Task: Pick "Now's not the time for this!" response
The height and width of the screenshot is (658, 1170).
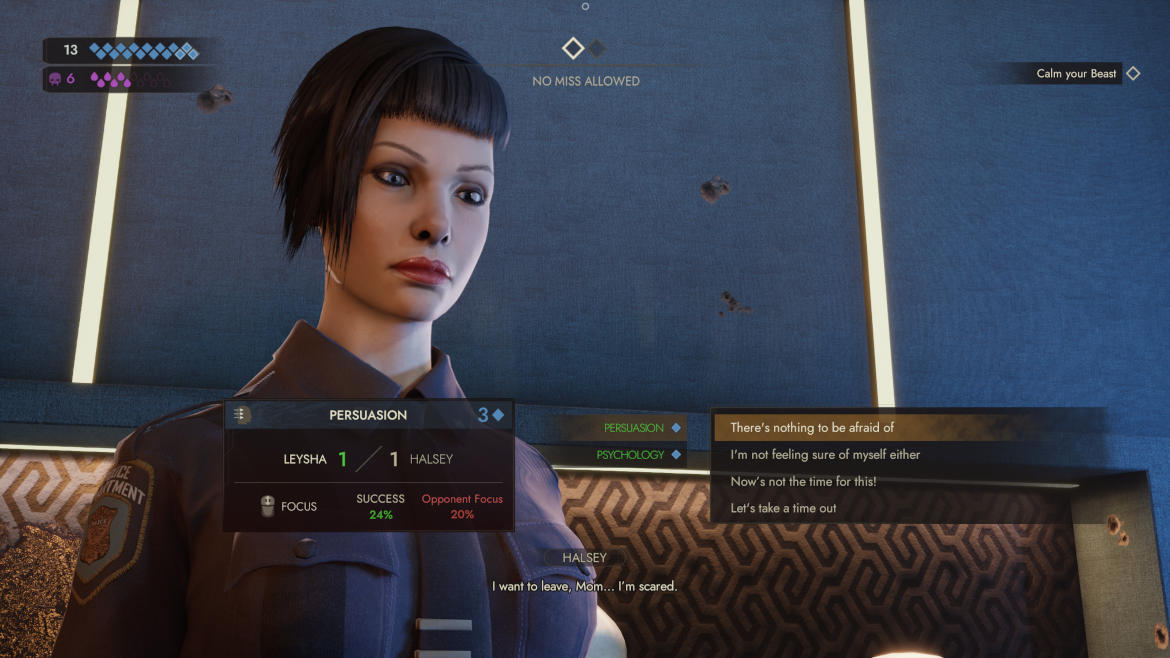Action: [x=804, y=482]
